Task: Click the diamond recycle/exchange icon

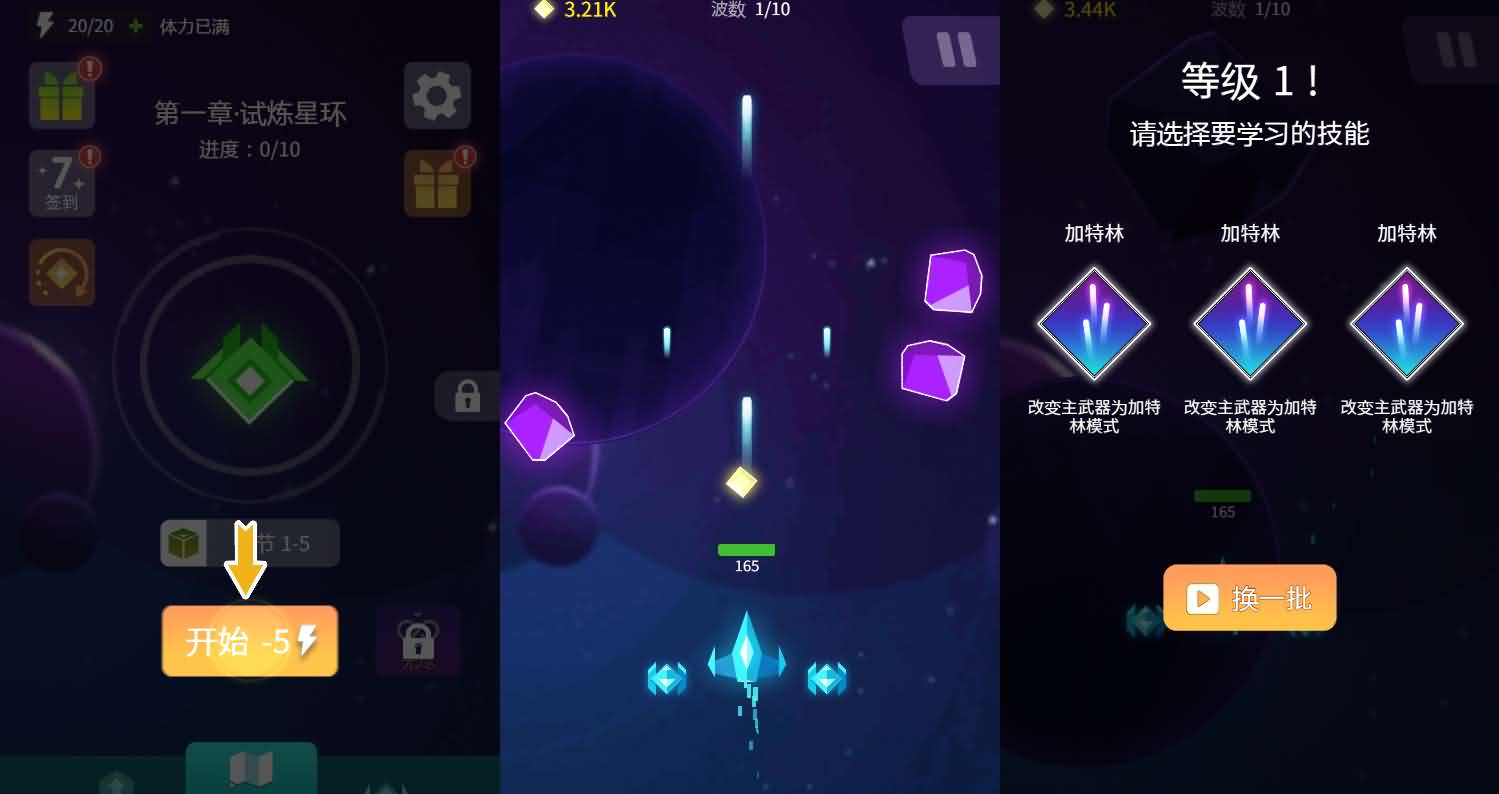Action: tap(62, 272)
